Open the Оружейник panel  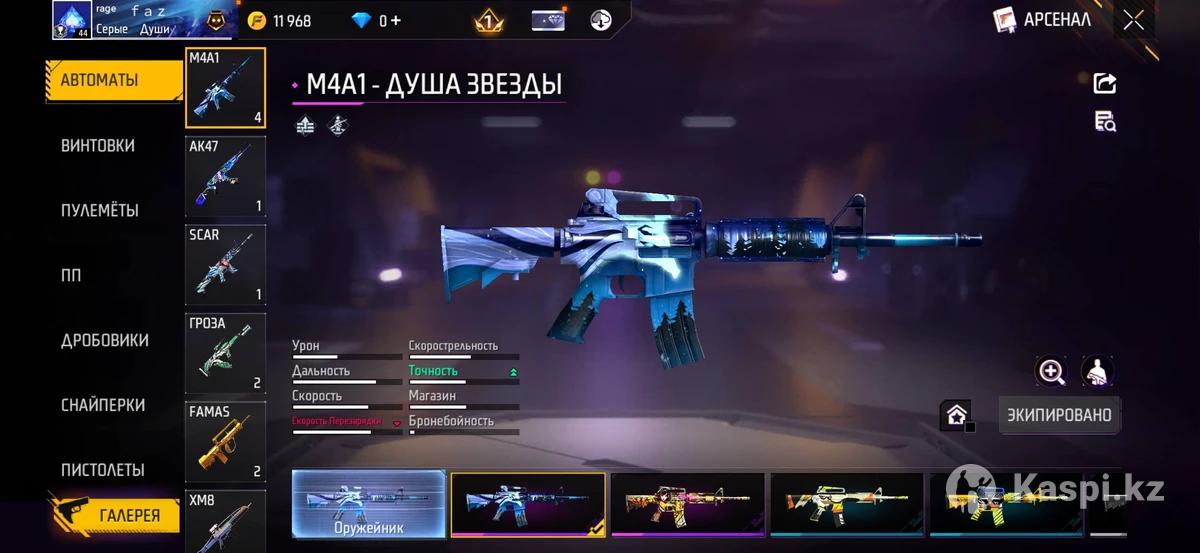(x=369, y=504)
